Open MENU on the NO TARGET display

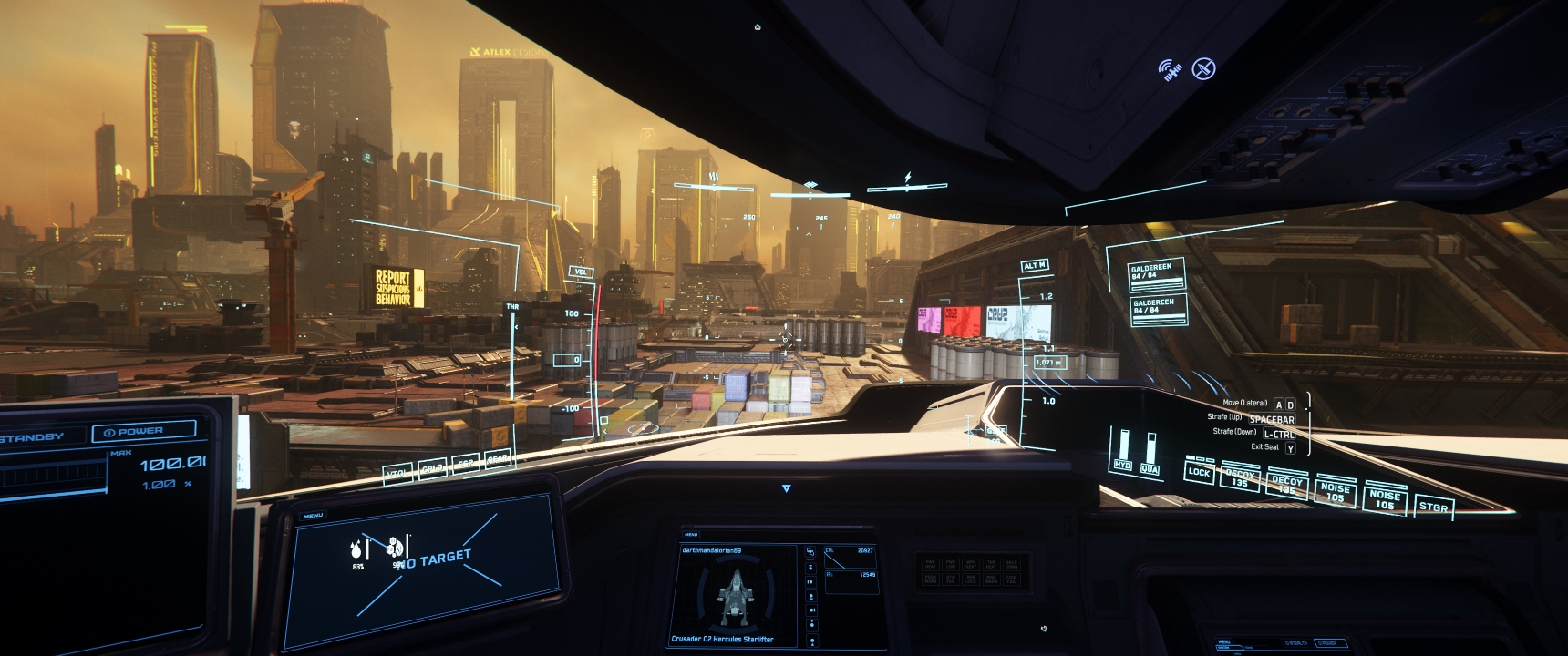[x=313, y=516]
